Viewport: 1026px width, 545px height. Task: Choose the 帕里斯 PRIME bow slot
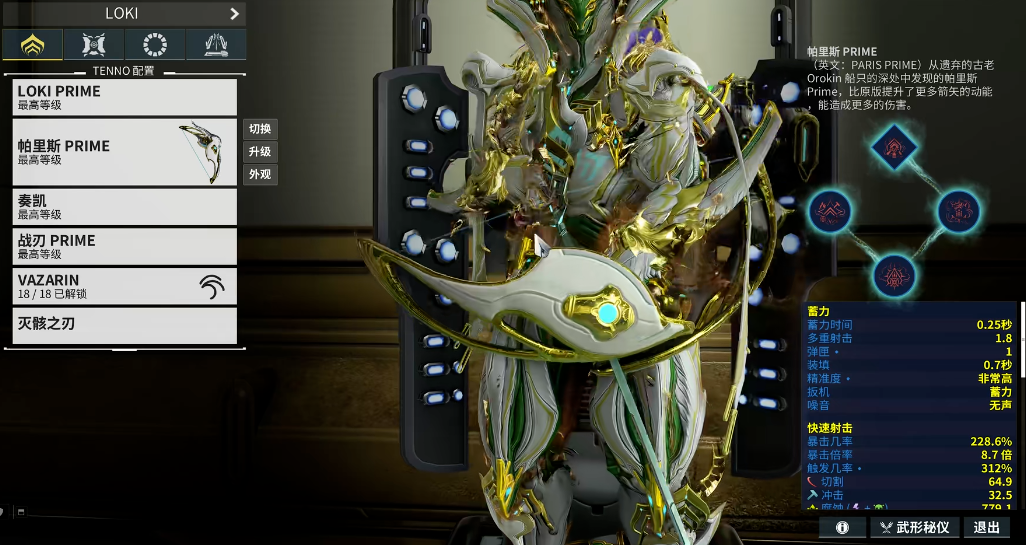125,152
